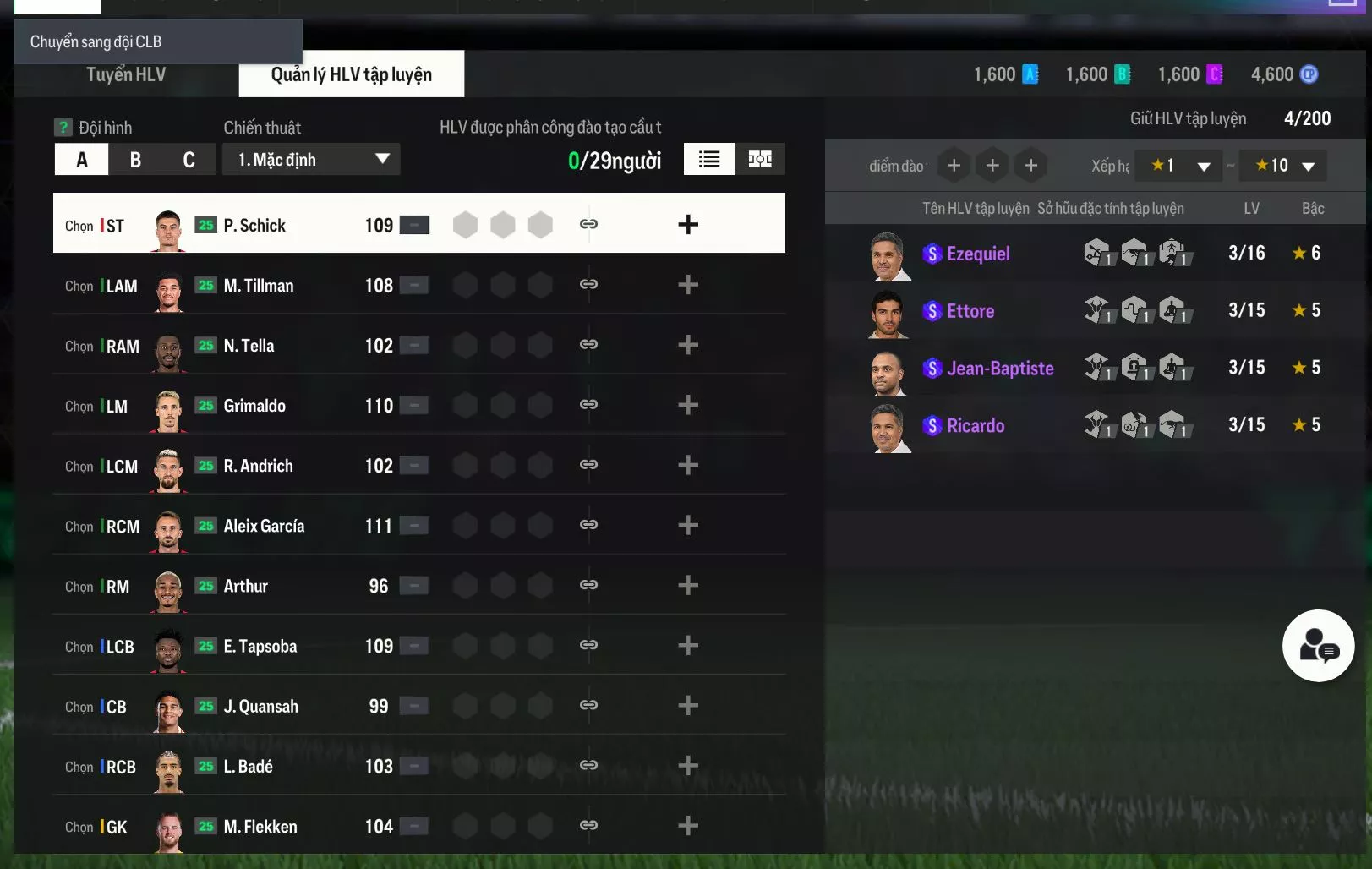The width and height of the screenshot is (1372, 869).
Task: Choose coach Jean-Baptiste
Action: point(1000,369)
